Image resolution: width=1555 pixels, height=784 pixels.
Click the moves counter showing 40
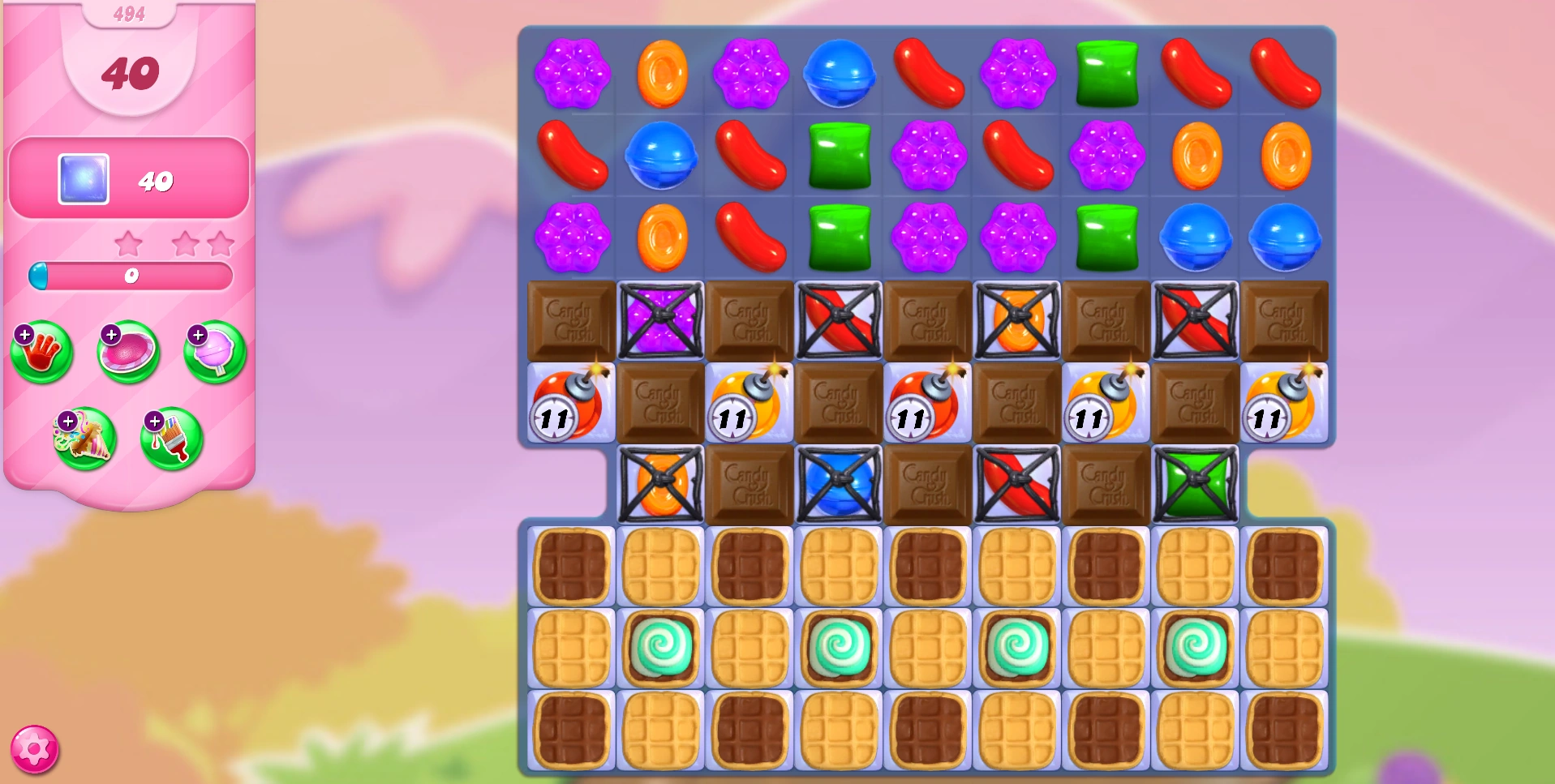pos(130,72)
